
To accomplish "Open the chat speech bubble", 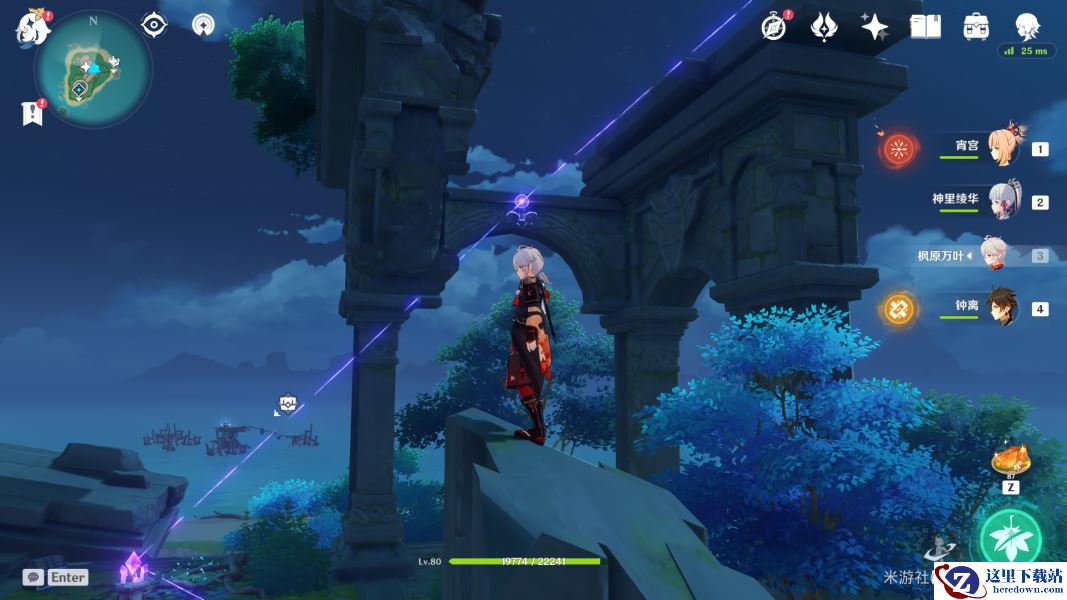I will coord(34,577).
